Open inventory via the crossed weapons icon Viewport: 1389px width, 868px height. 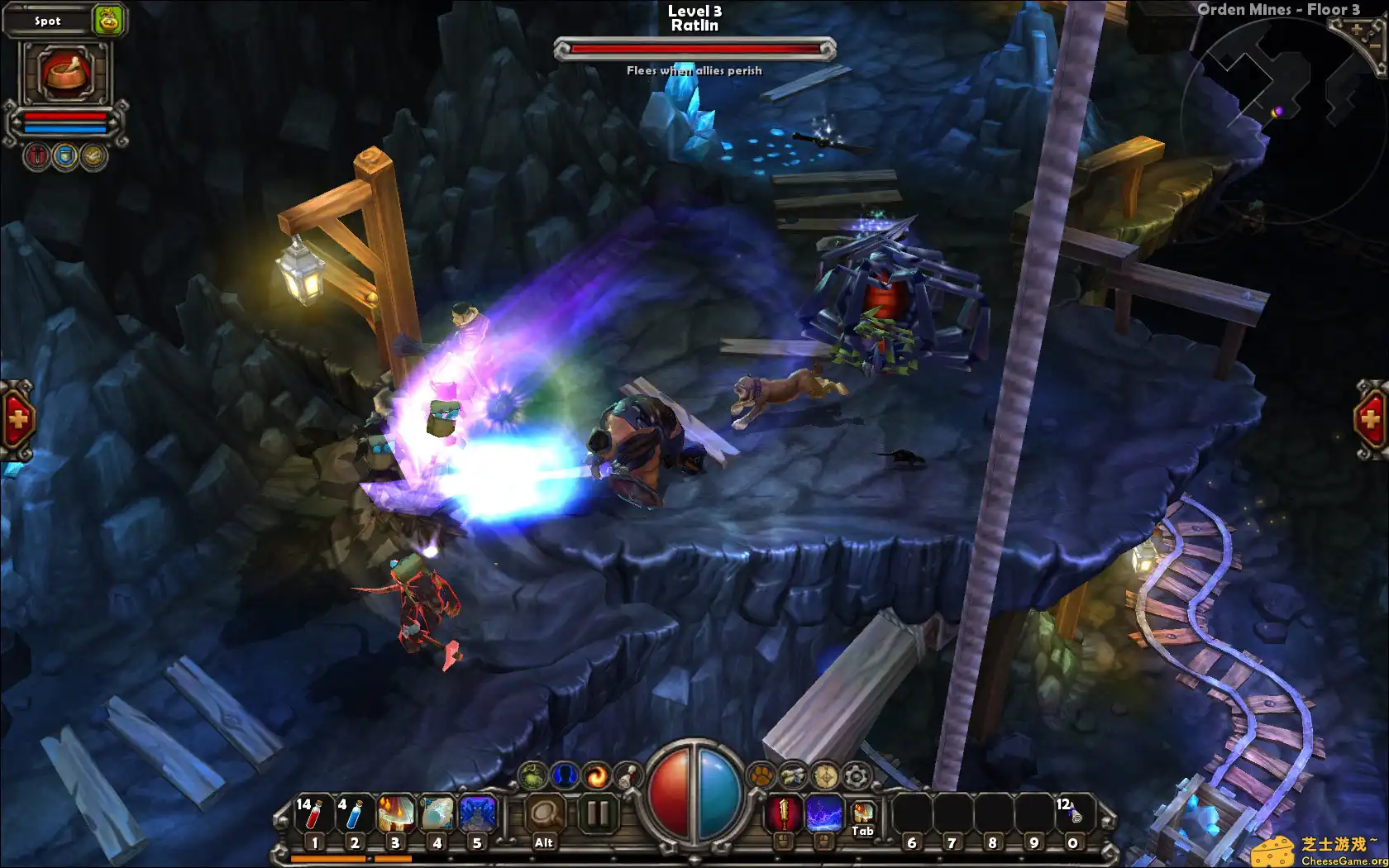click(x=791, y=775)
